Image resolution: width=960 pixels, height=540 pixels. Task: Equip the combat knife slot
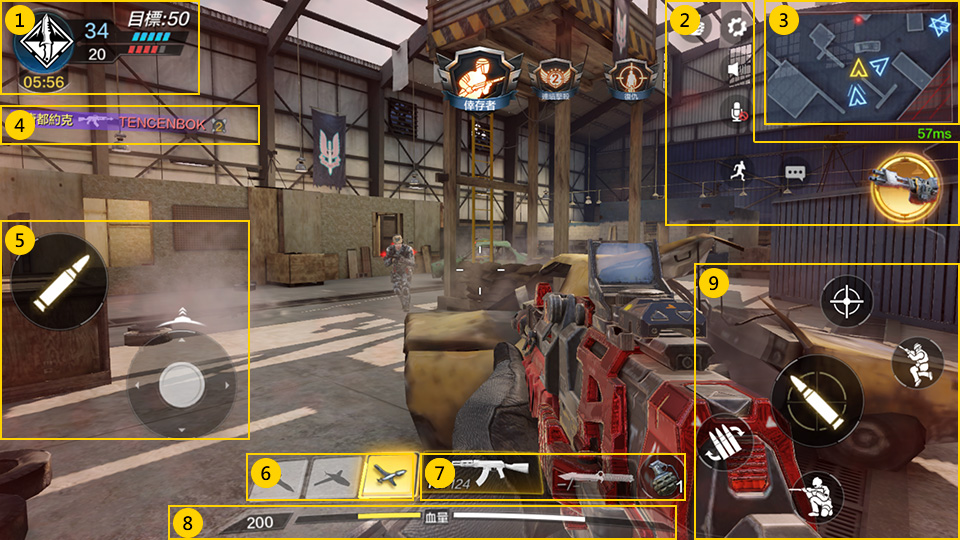(593, 476)
